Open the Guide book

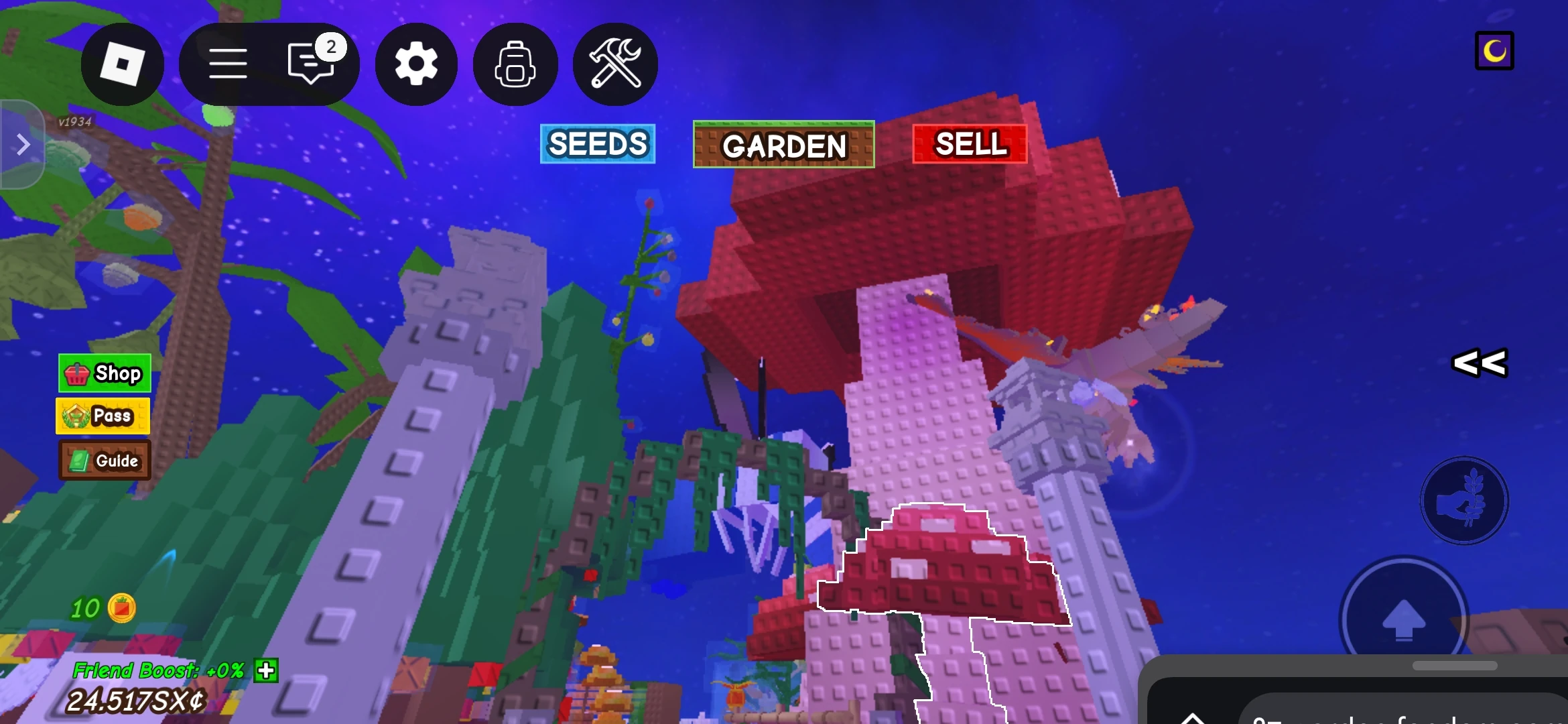104,461
